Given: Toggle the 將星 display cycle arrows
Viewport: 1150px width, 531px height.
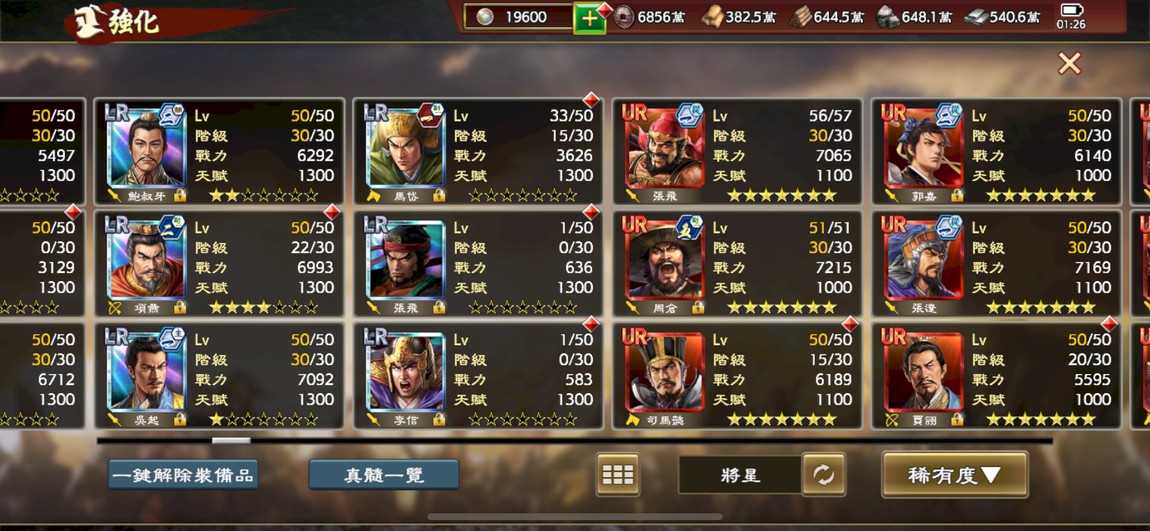Looking at the screenshot, I should click(823, 475).
